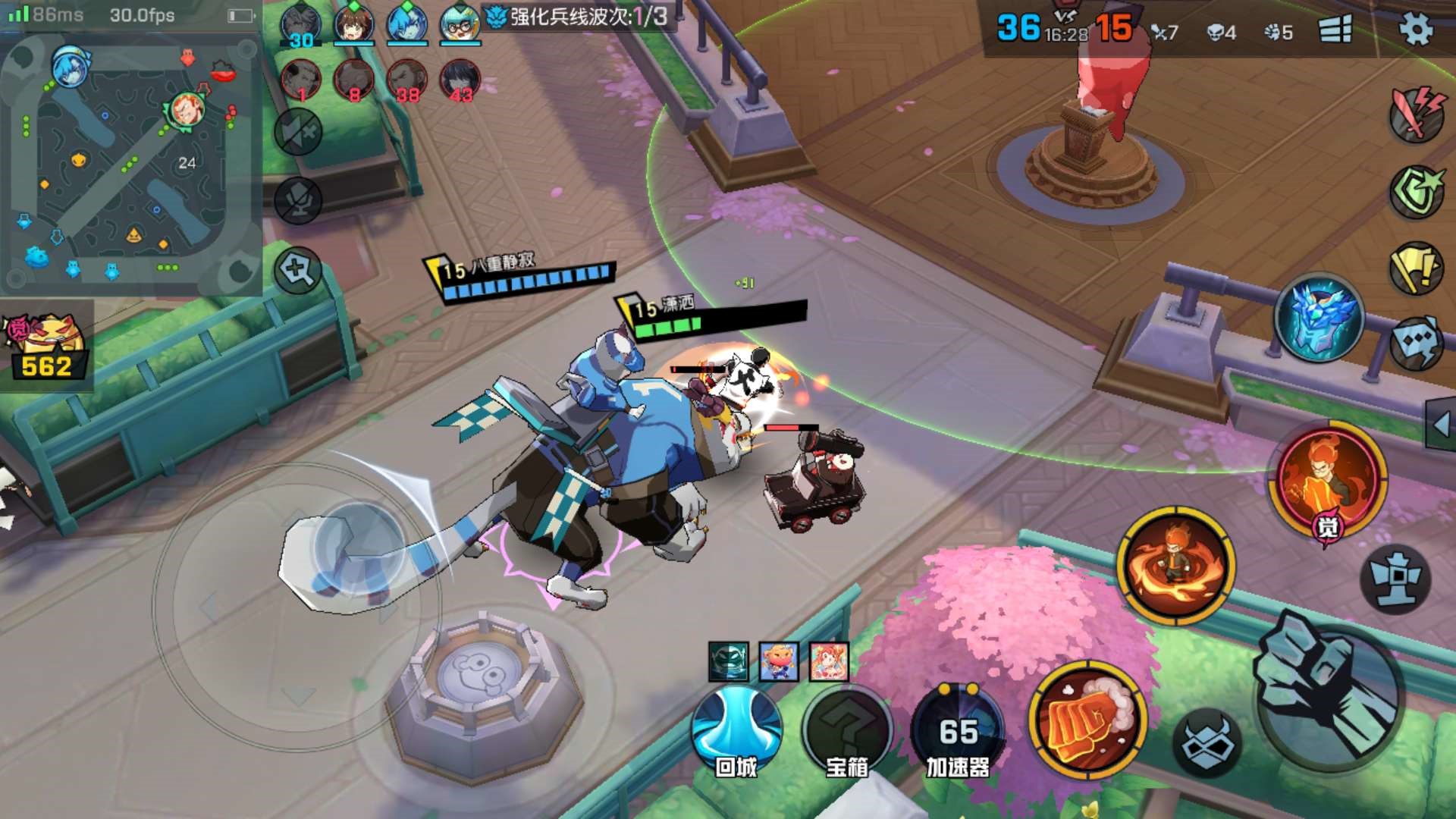
Task: Open the scoreboard bars icon
Action: click(1335, 30)
